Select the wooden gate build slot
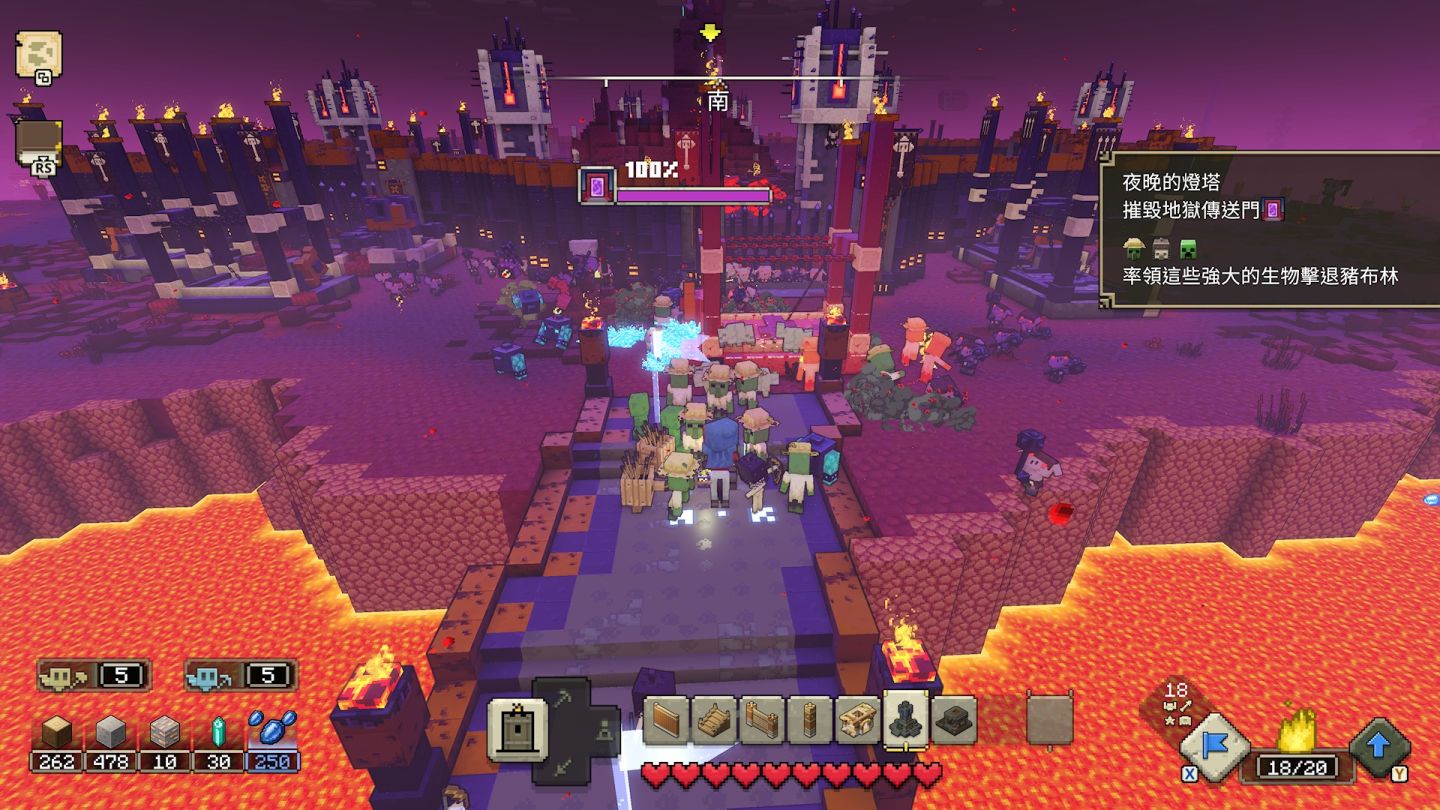 (x=763, y=720)
